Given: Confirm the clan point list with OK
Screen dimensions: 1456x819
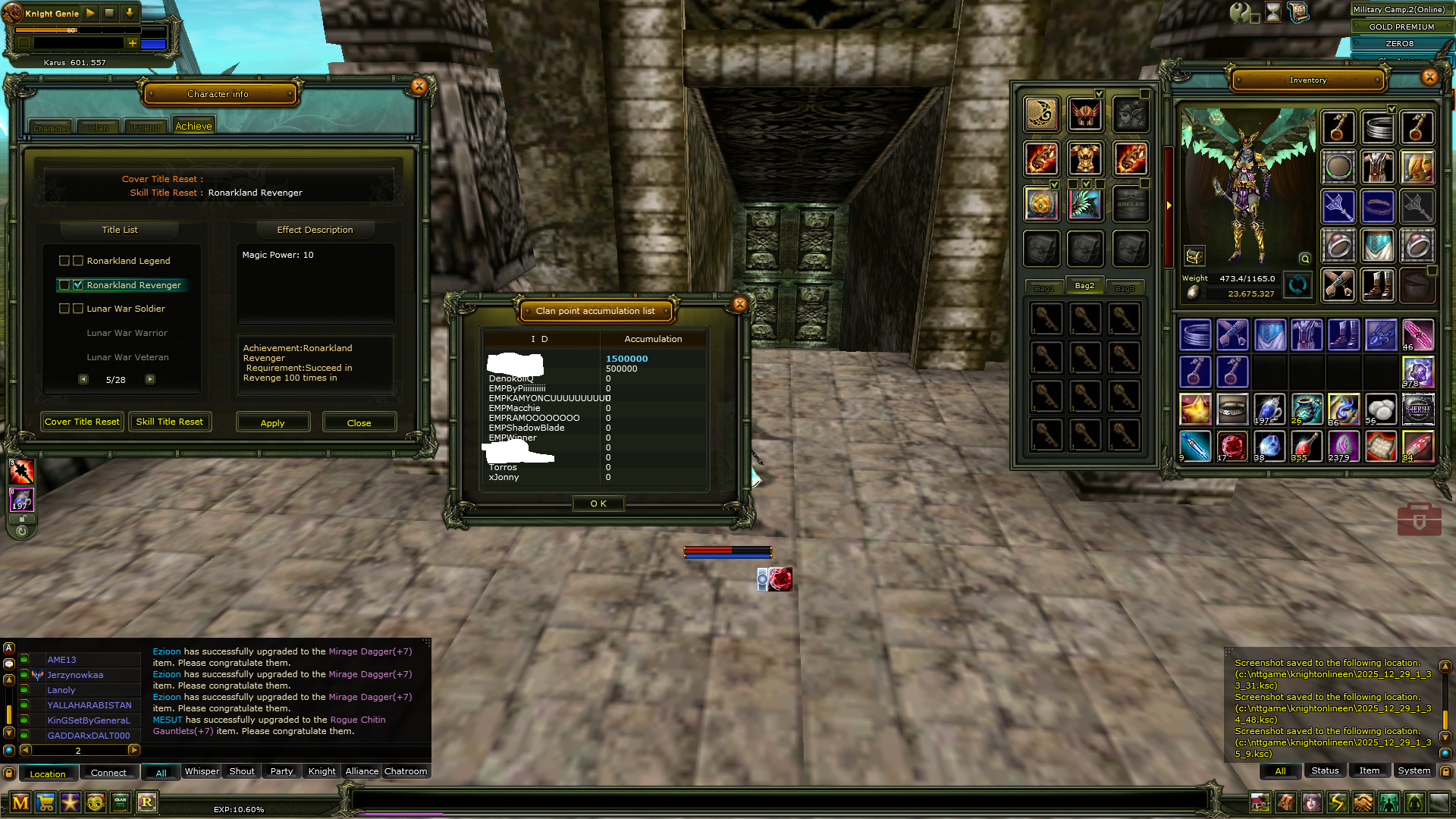Looking at the screenshot, I should 598,504.
